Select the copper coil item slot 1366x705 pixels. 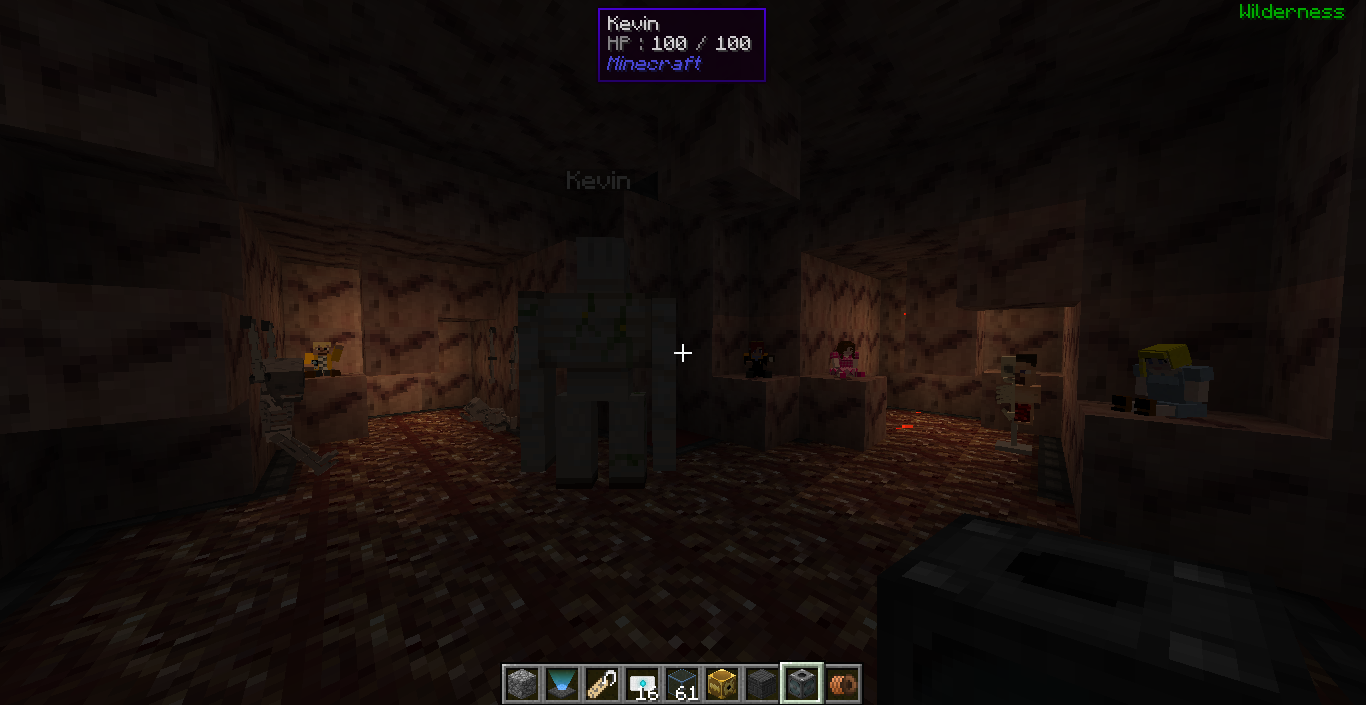pos(842,684)
